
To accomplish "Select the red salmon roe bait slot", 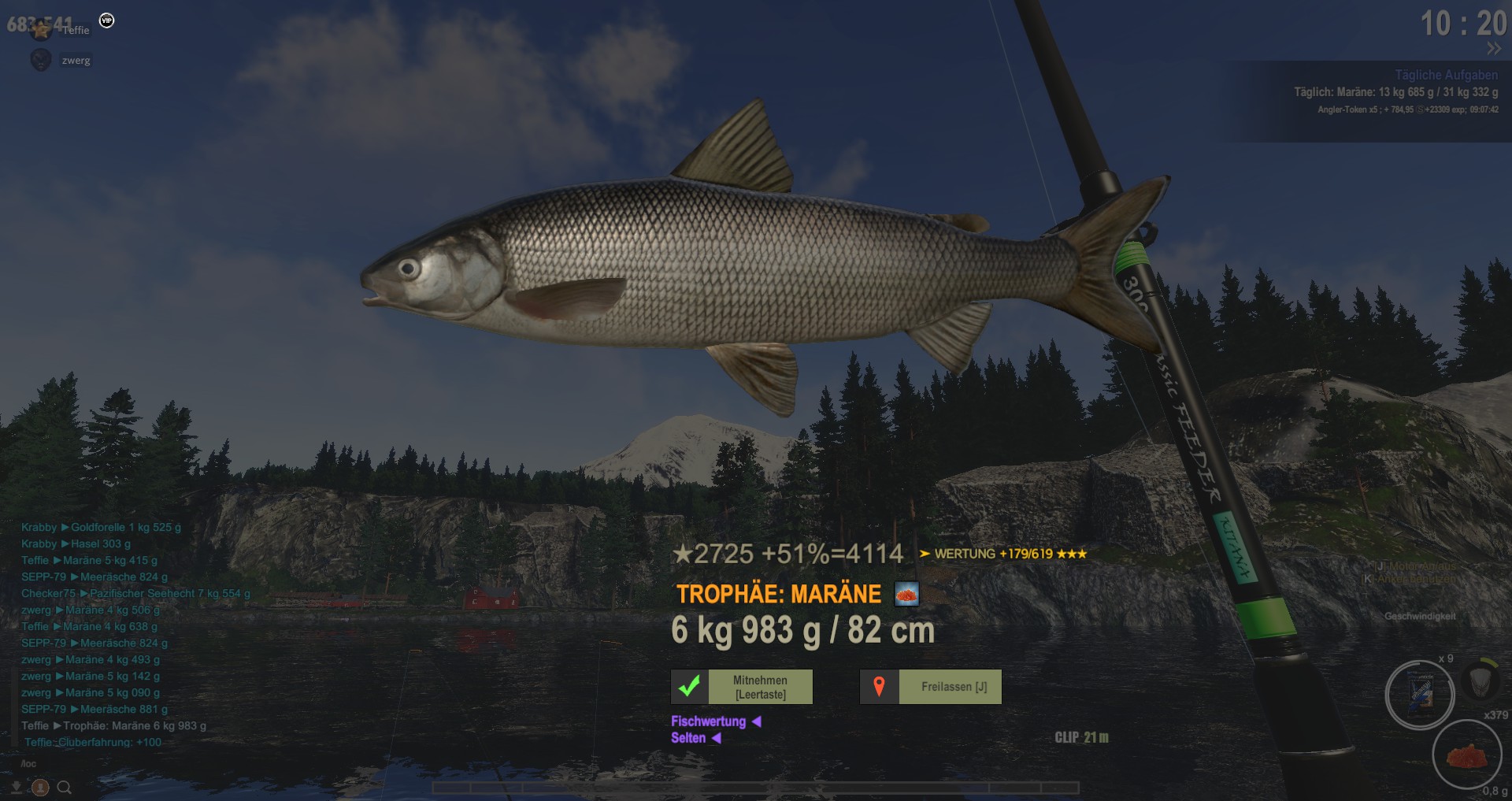I will pyautogui.click(x=1466, y=755).
